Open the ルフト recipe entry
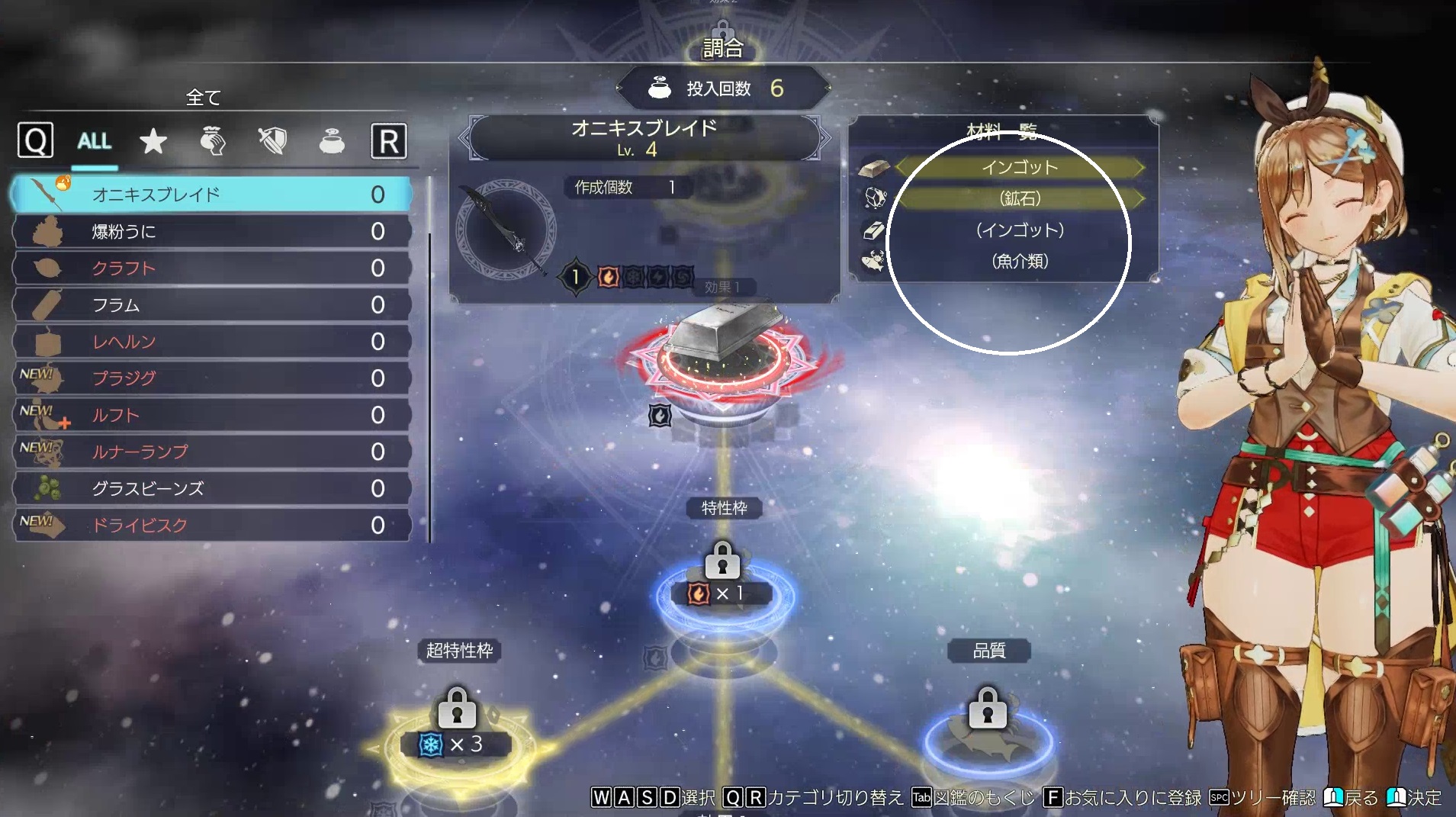The image size is (1456, 817). (212, 415)
